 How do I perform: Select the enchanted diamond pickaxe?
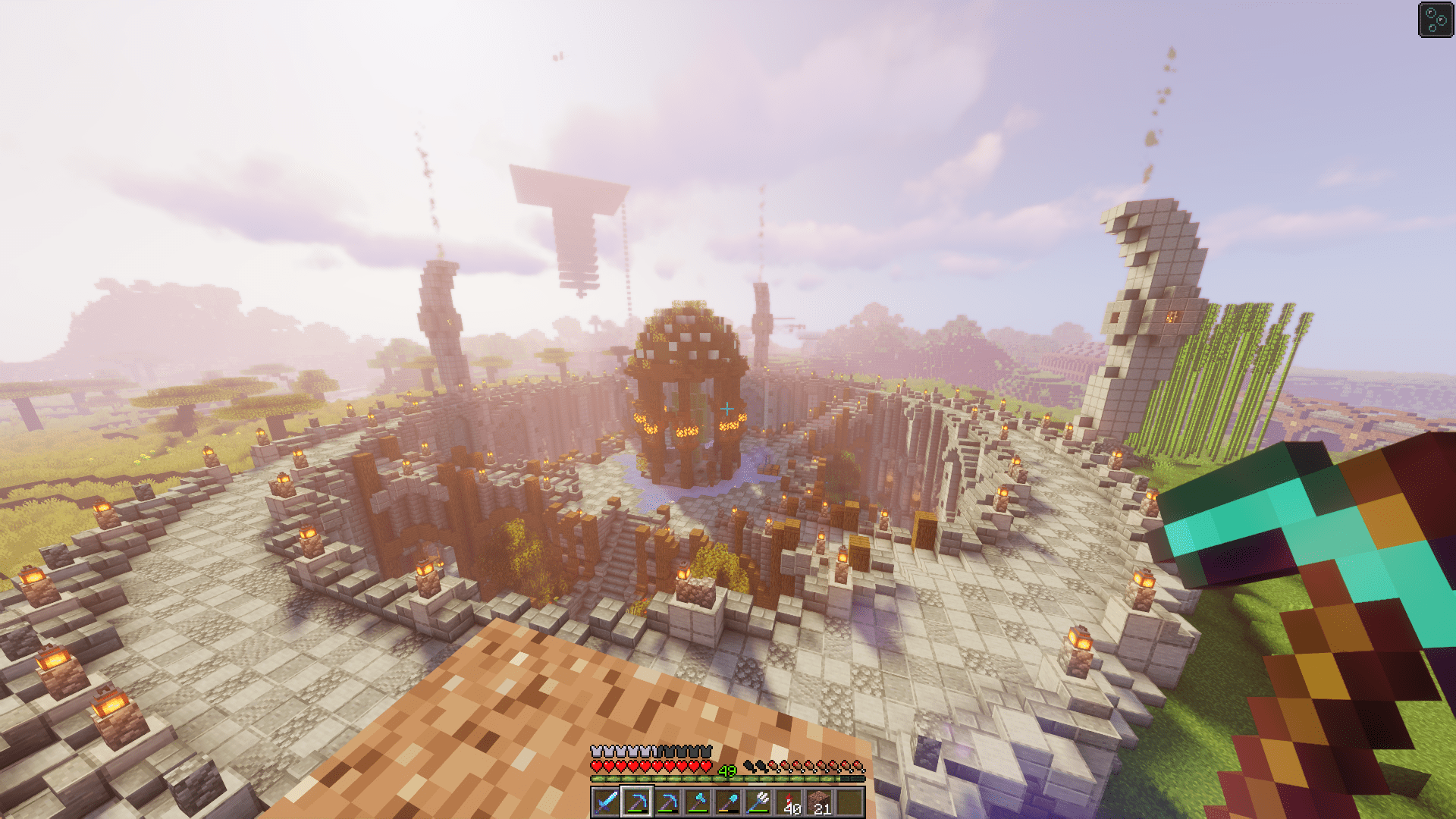pos(636,802)
